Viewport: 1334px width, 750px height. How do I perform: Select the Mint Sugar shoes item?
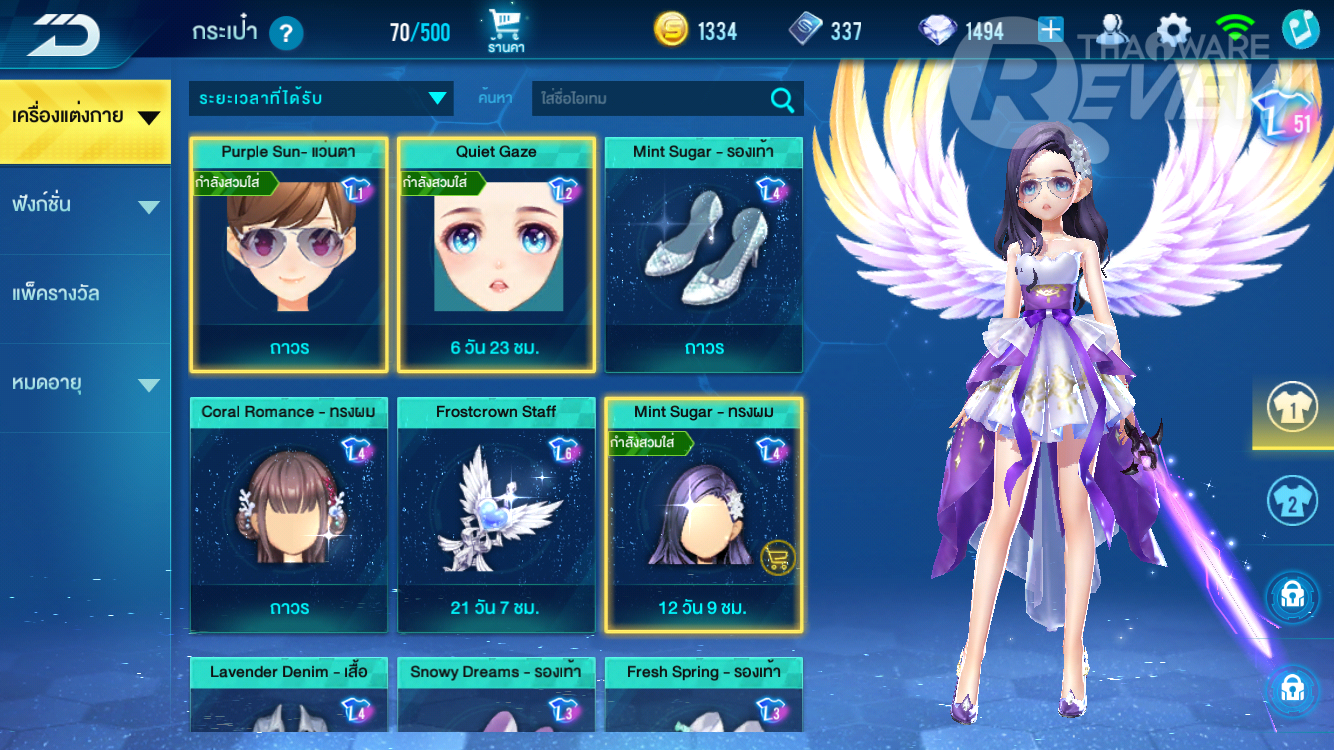click(704, 255)
